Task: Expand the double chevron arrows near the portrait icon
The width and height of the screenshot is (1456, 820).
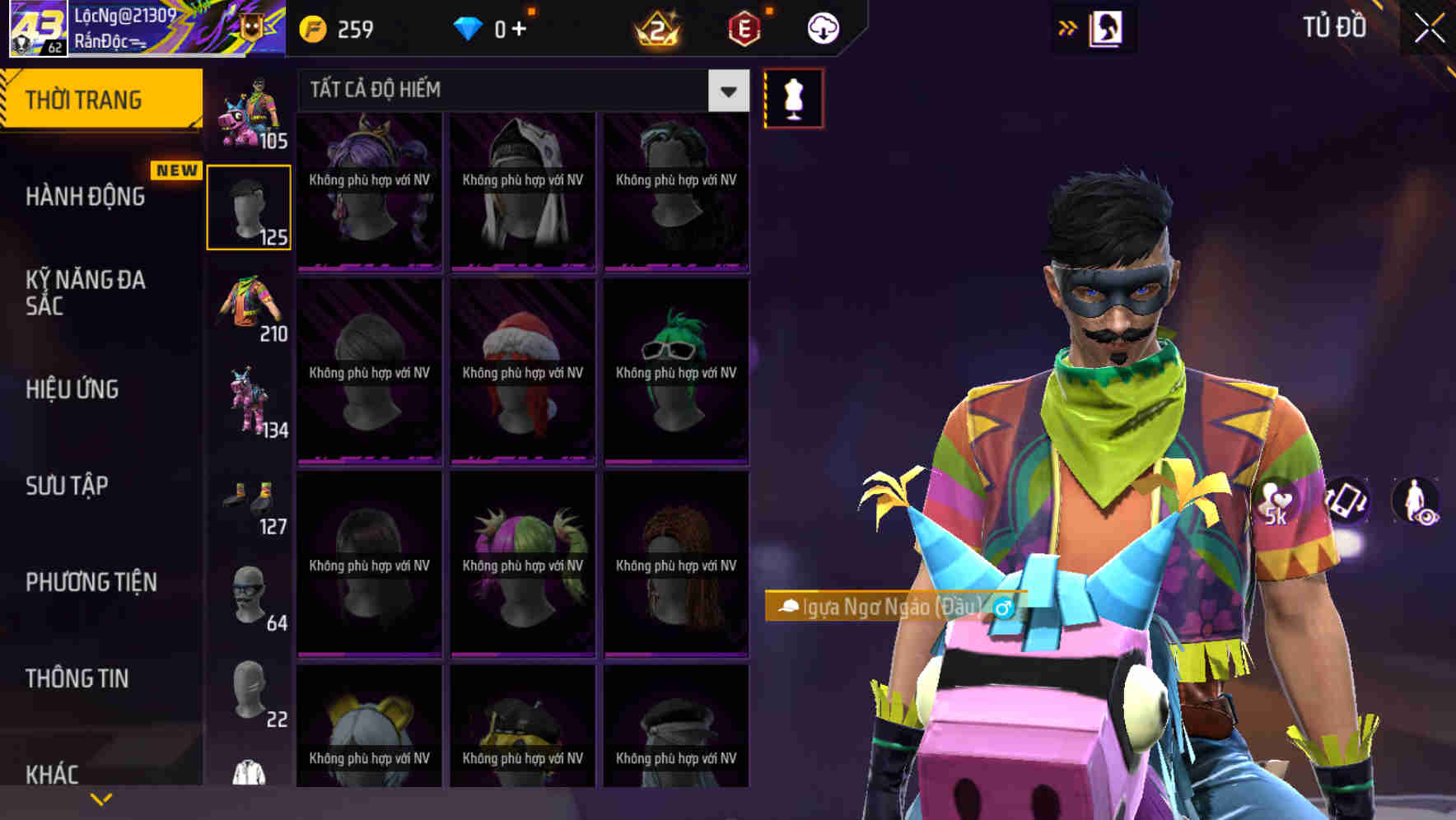Action: coord(1066,26)
